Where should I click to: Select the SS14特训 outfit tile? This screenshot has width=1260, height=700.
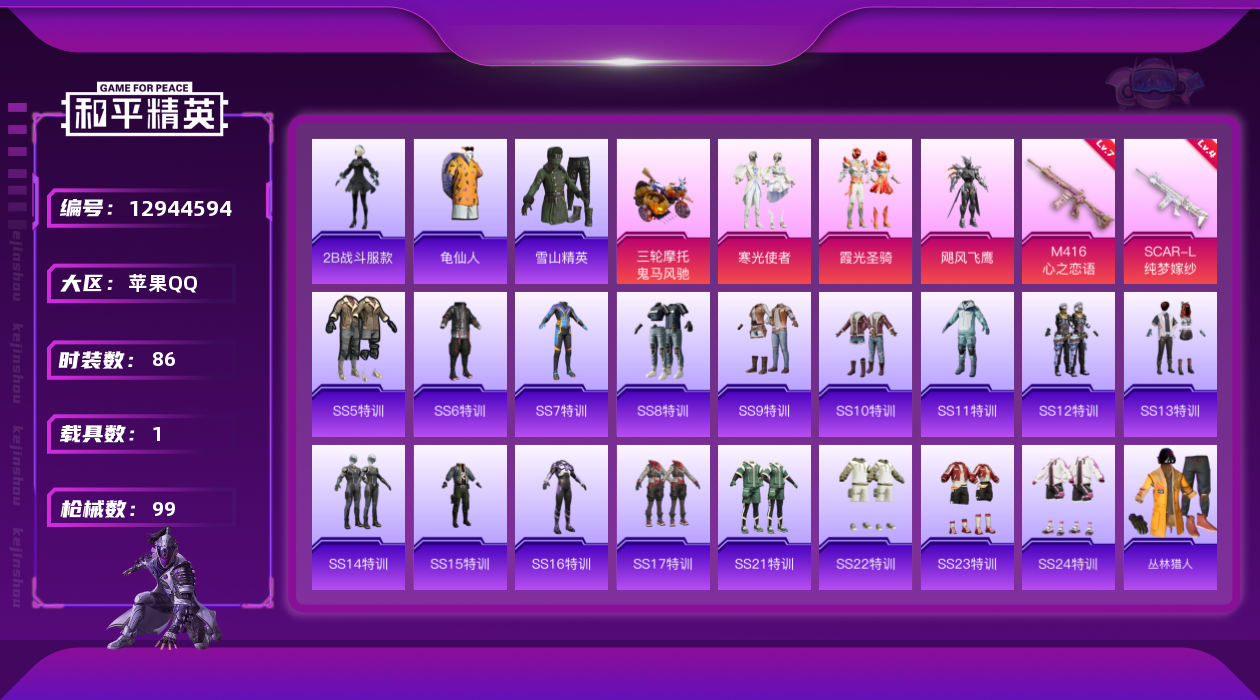click(x=358, y=517)
